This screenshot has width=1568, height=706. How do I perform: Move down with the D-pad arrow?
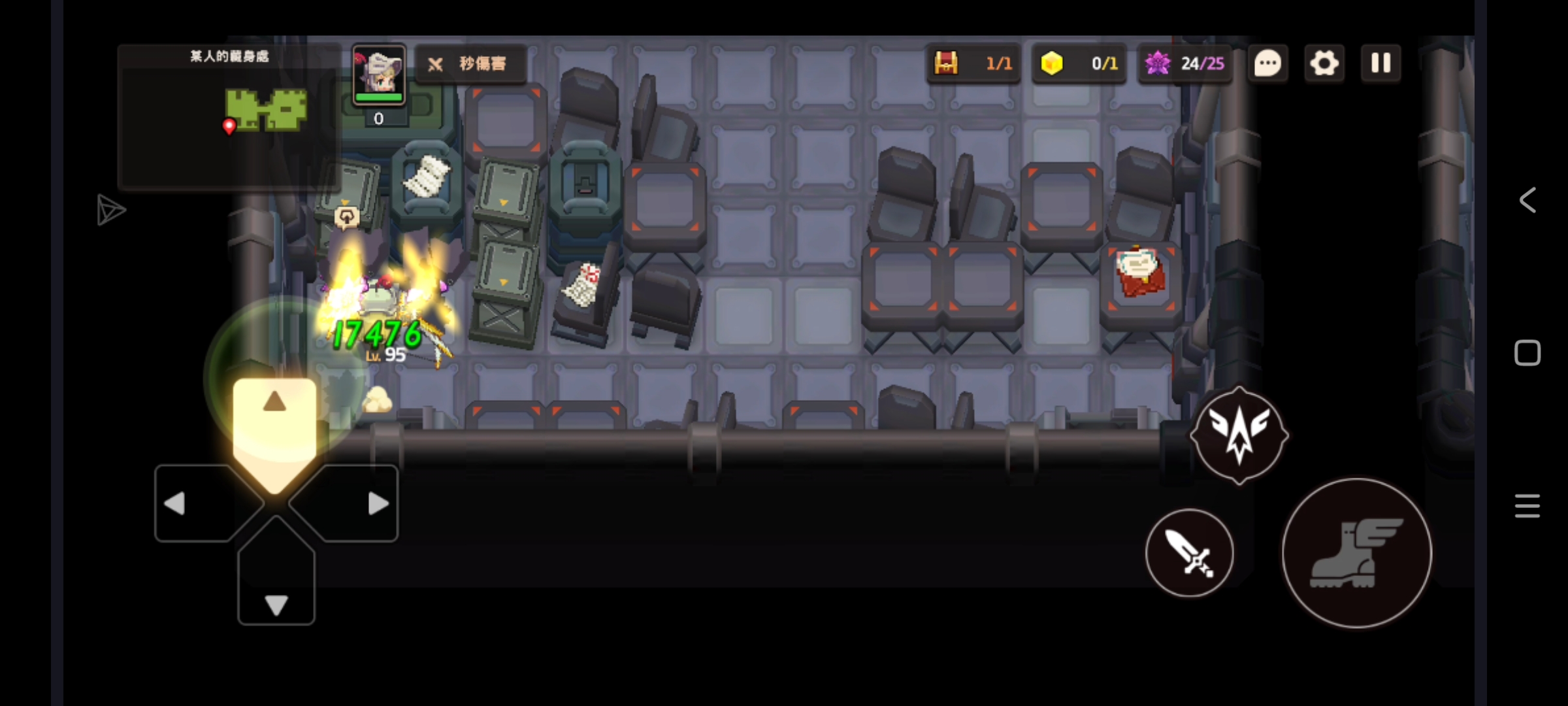coord(276,588)
